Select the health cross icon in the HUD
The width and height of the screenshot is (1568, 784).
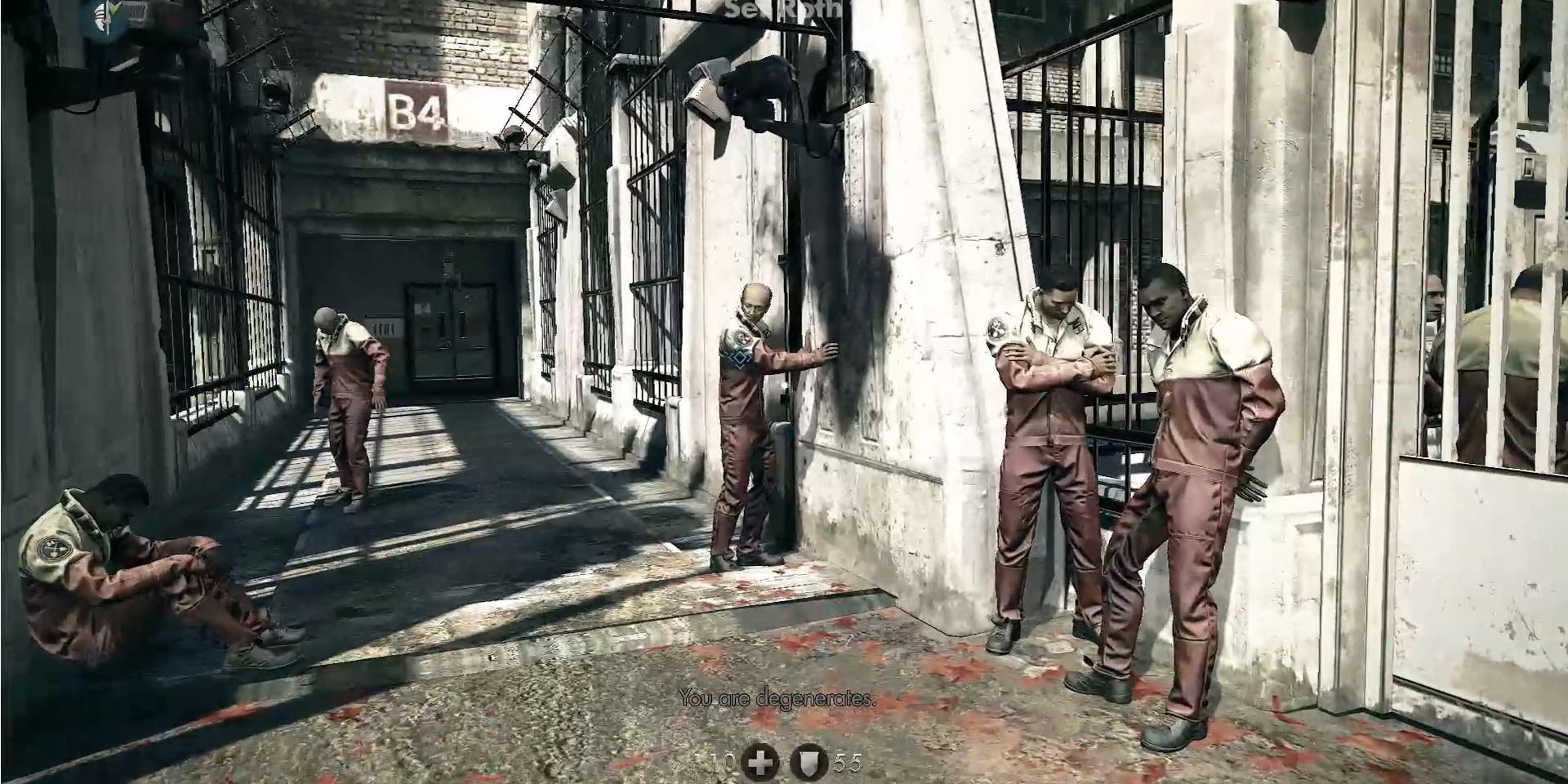761,764
